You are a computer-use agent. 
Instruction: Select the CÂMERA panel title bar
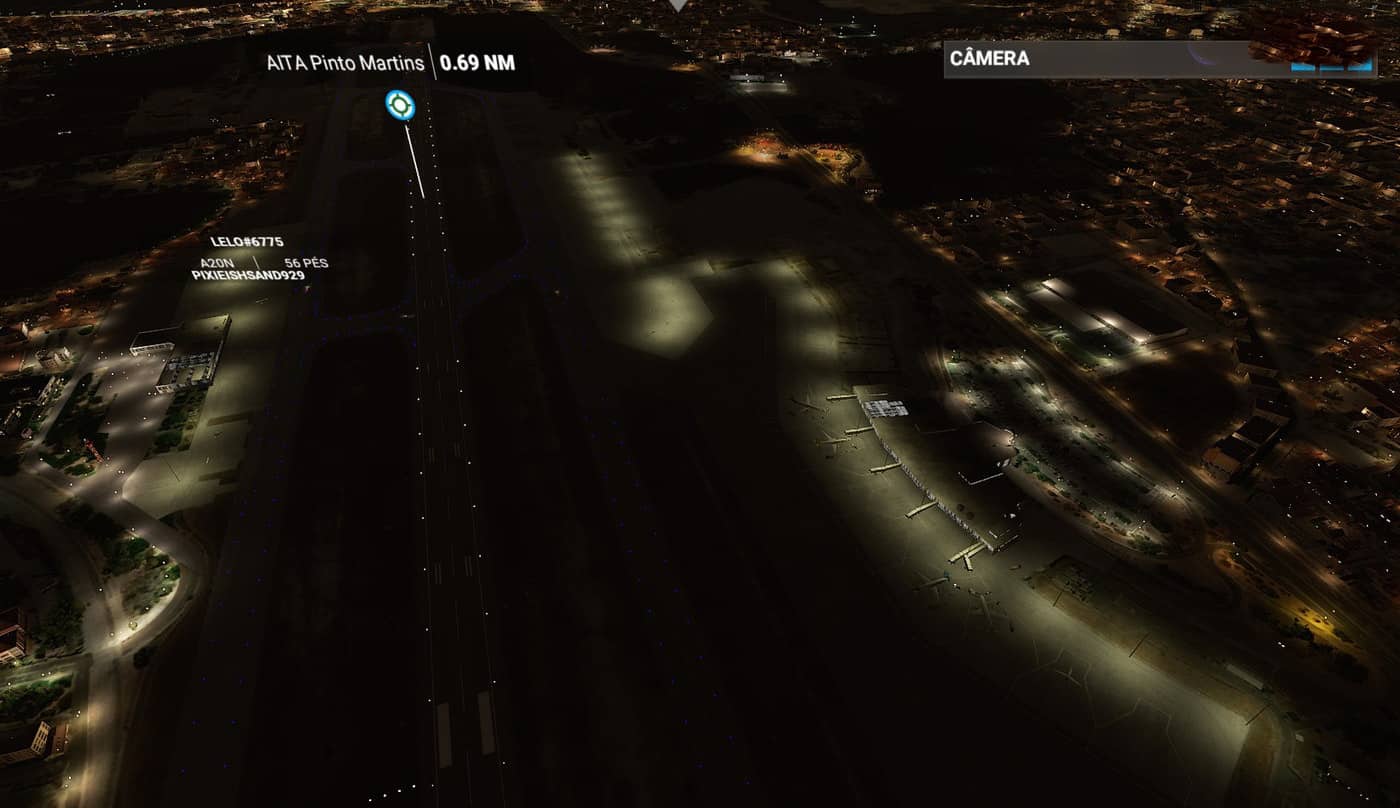coord(1100,59)
